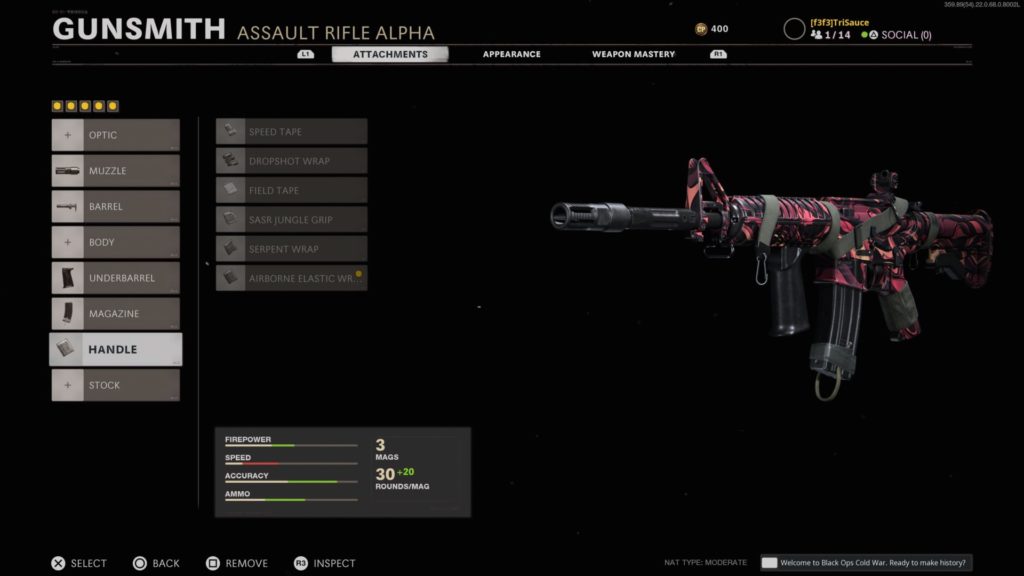Go to the Weapon Mastery tab

(633, 54)
